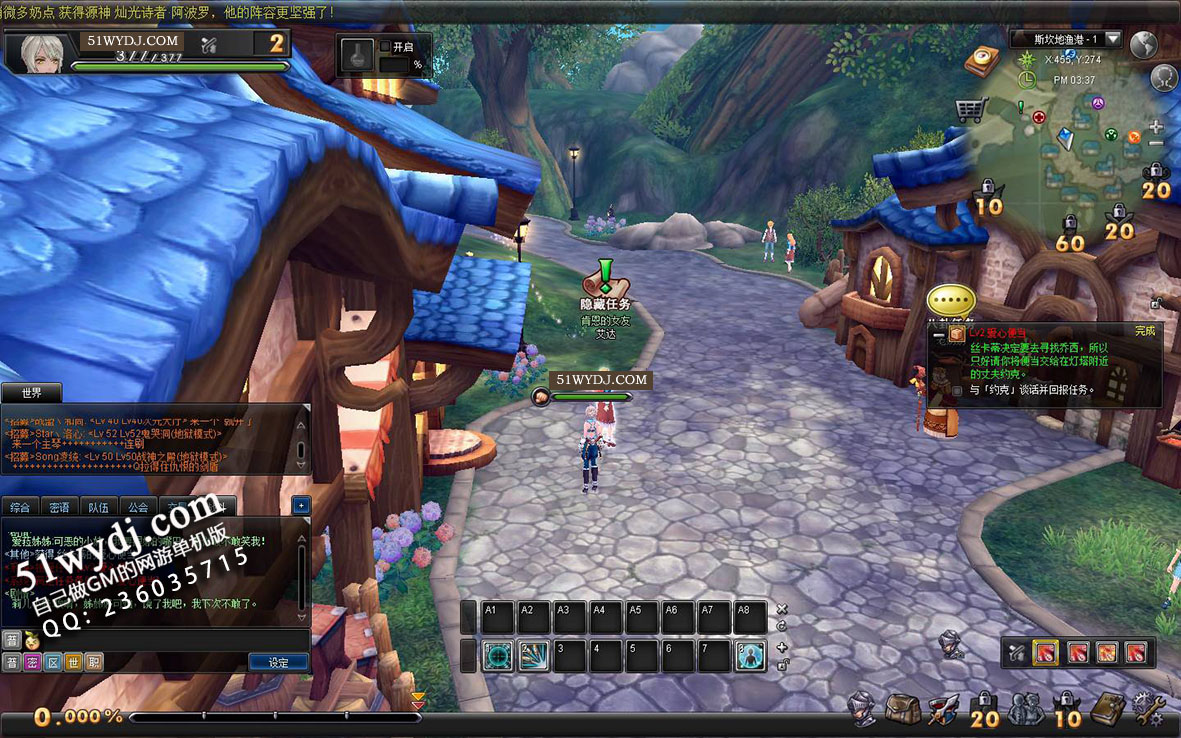
Task: Open the leather bag inventory icon
Action: pyautogui.click(x=902, y=709)
